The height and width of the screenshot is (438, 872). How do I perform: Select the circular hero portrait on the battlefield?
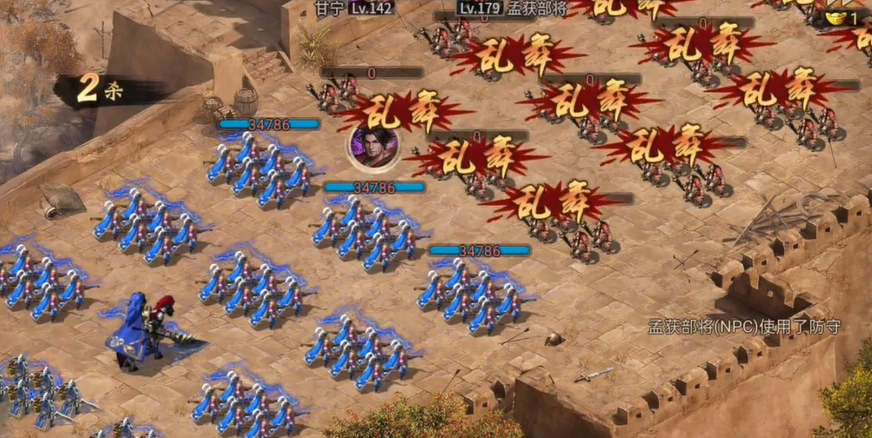(373, 148)
